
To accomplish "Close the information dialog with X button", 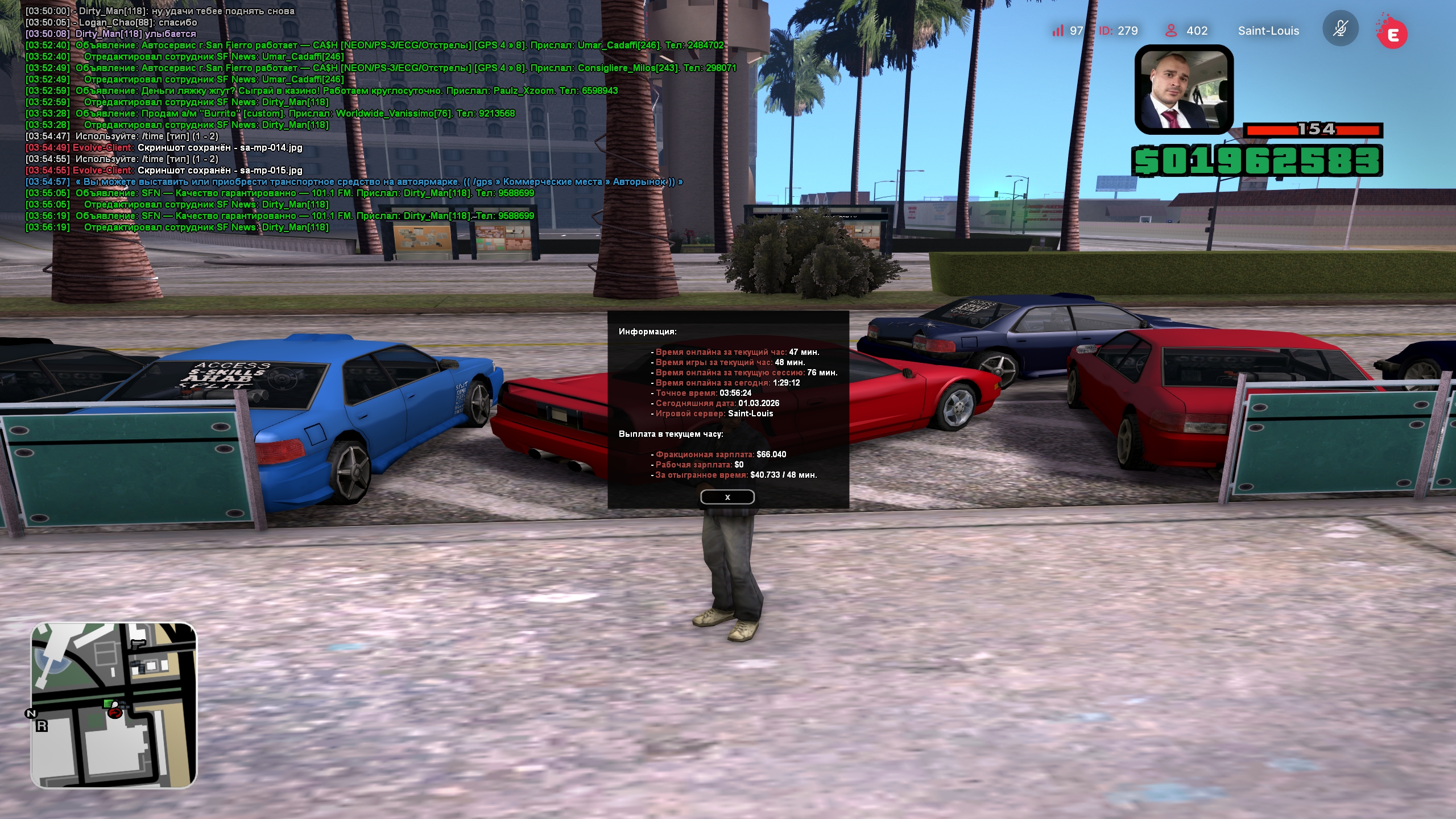I will tap(727, 497).
